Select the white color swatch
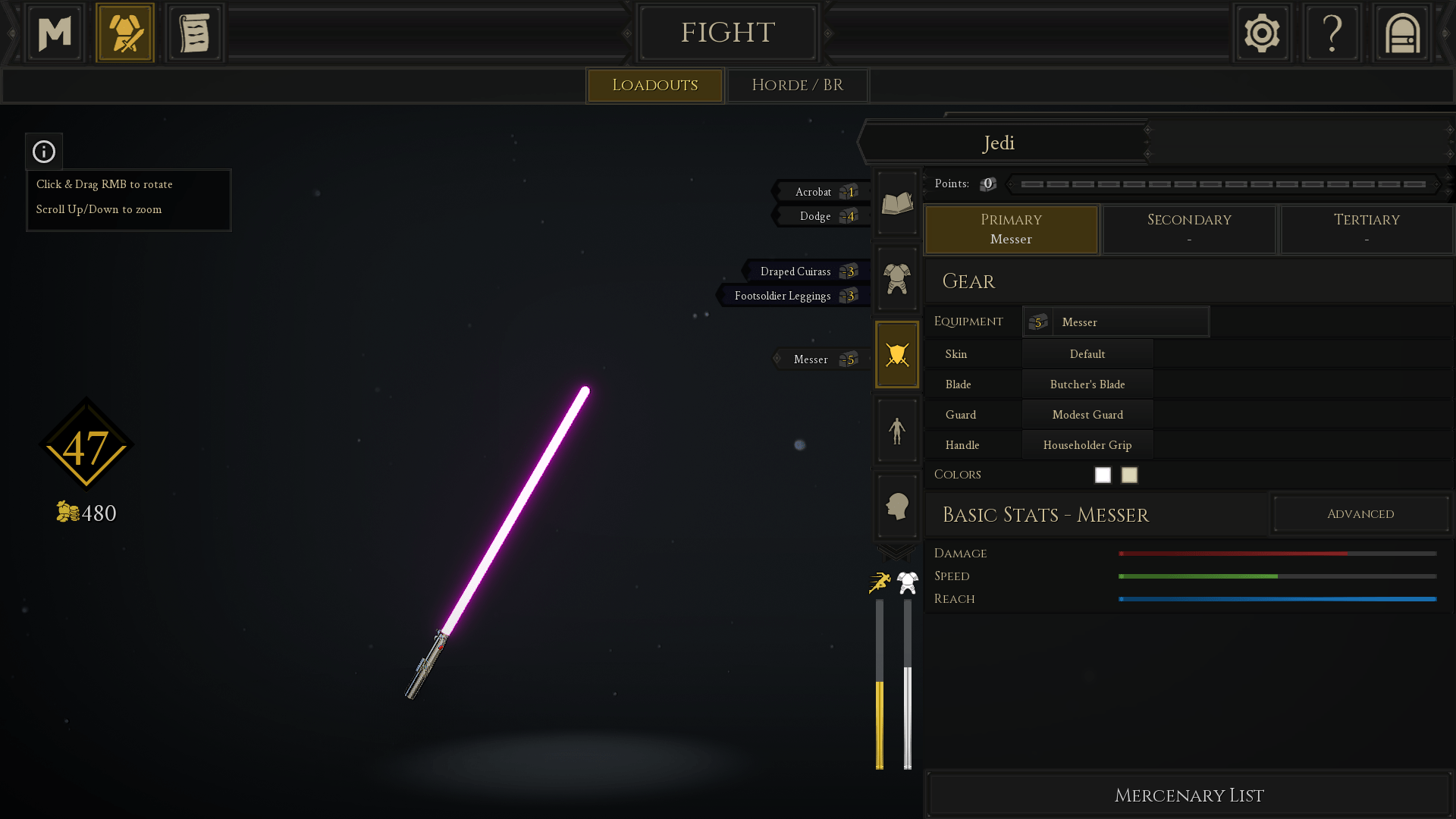This screenshot has width=1456, height=819. point(1102,475)
